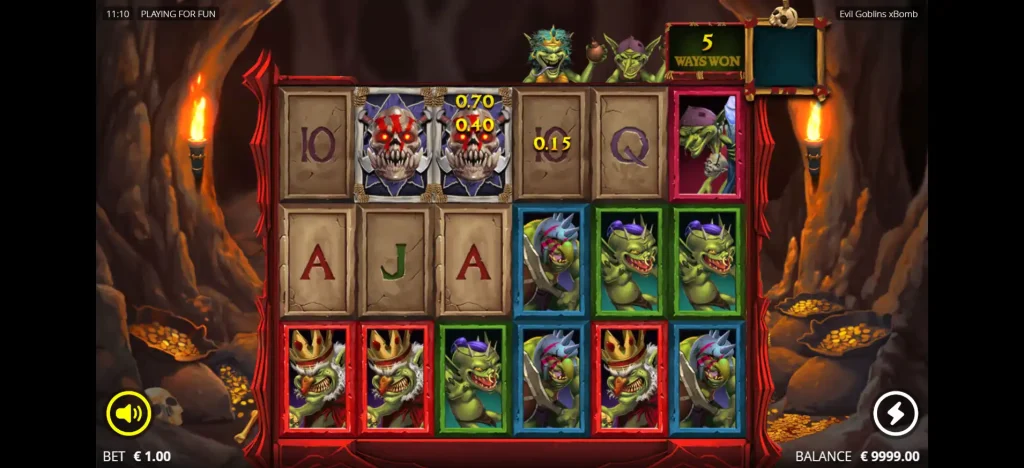Viewport: 1024px width, 468px height.
Task: Activate the lightning bolt fast-play button
Action: pos(895,412)
